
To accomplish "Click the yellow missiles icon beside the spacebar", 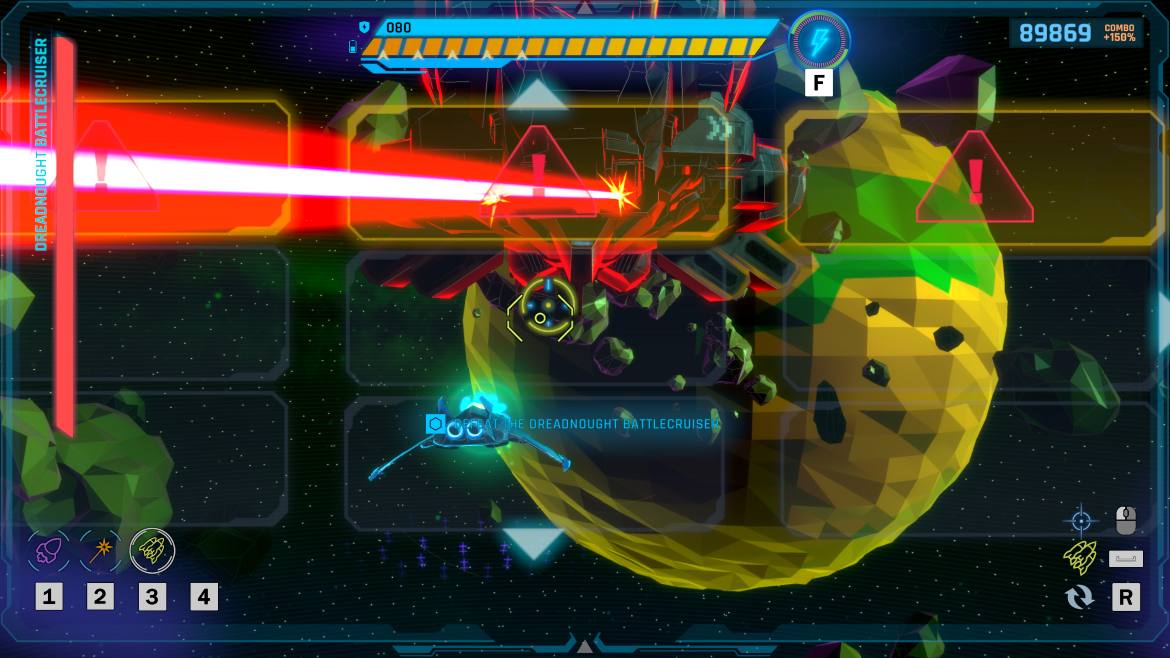I will [x=1080, y=557].
